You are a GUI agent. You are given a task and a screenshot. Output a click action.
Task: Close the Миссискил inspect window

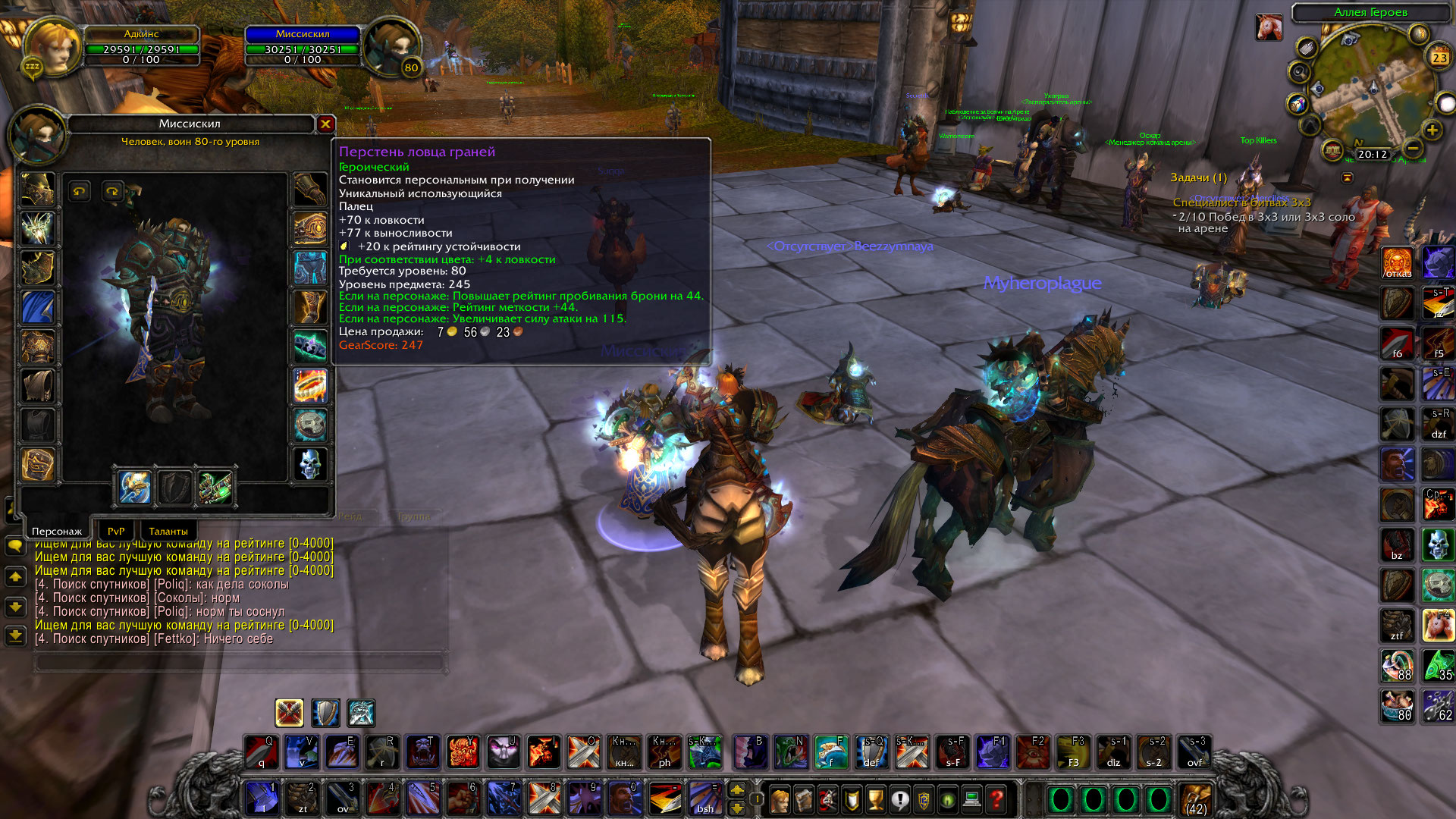point(325,124)
